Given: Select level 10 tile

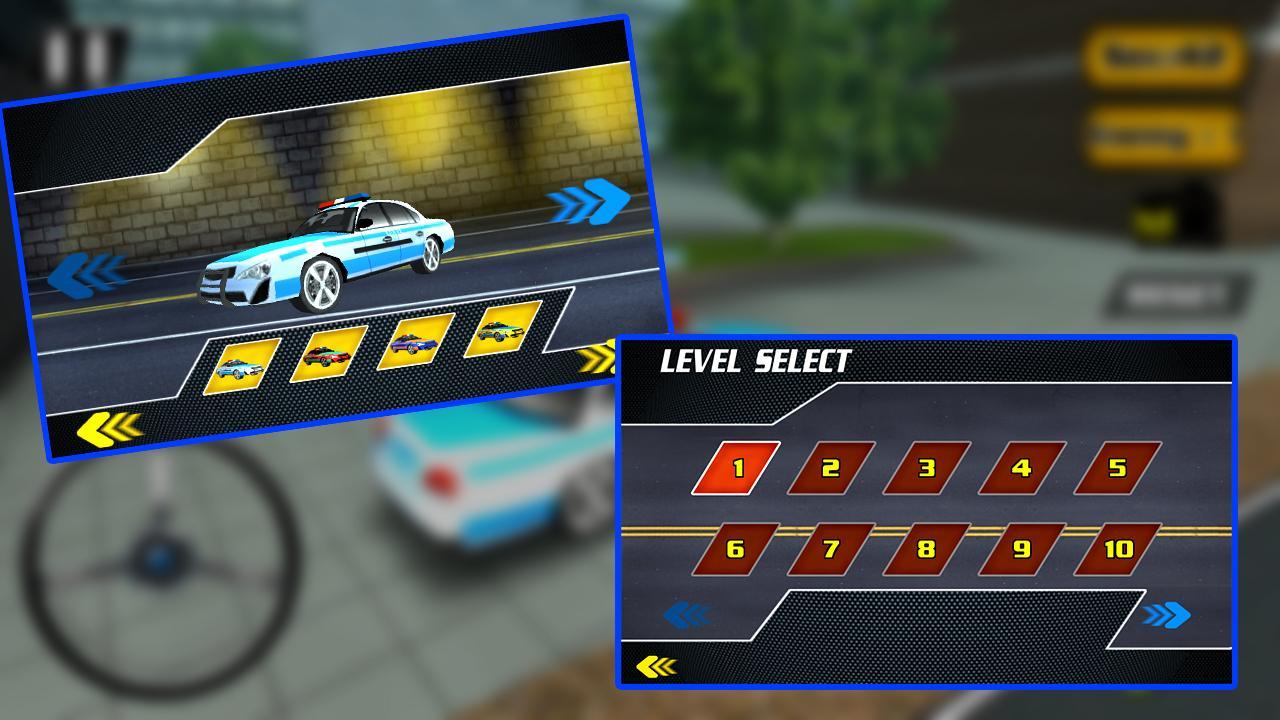Looking at the screenshot, I should [x=1117, y=549].
